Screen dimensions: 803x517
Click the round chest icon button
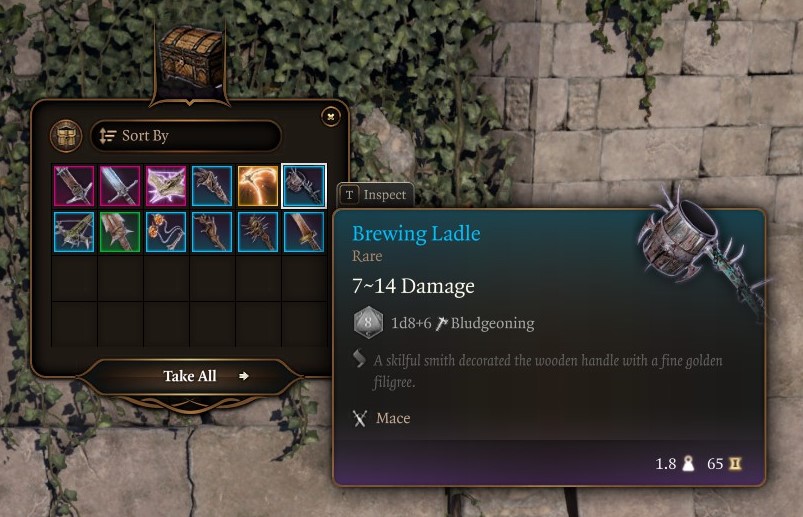[x=66, y=136]
